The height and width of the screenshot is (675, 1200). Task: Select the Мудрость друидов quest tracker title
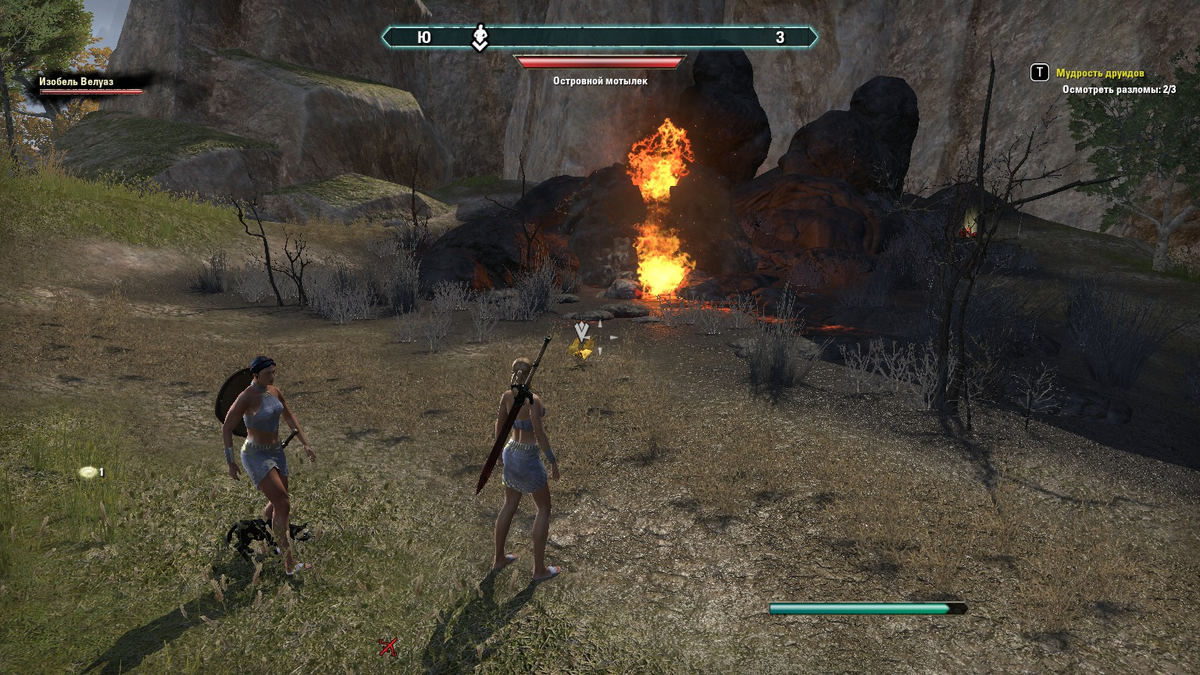tap(1100, 73)
